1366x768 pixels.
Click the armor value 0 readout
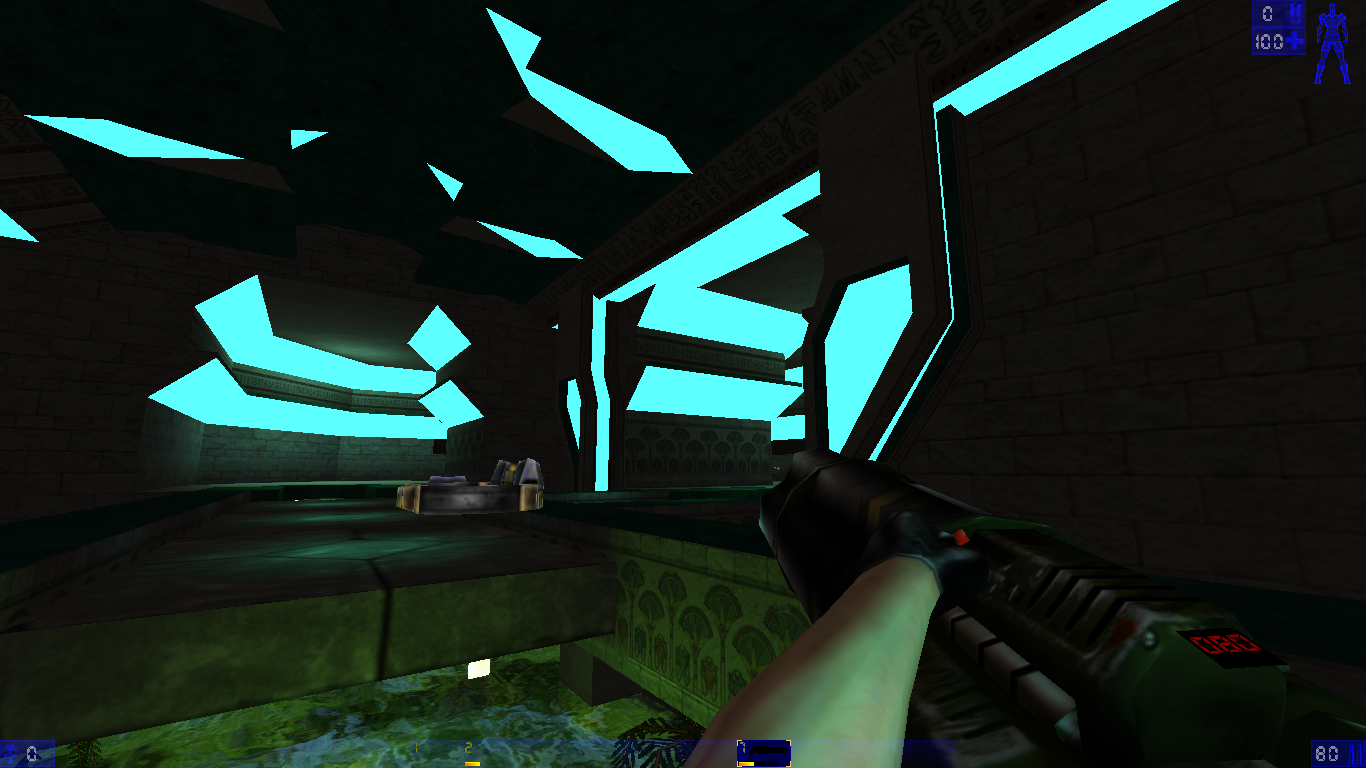(x=1267, y=13)
